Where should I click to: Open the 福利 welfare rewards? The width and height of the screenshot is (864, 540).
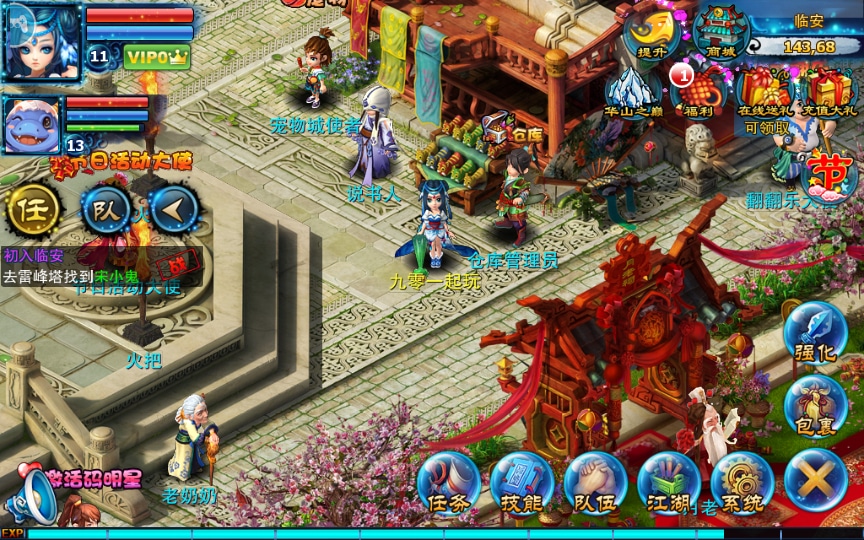[x=700, y=91]
